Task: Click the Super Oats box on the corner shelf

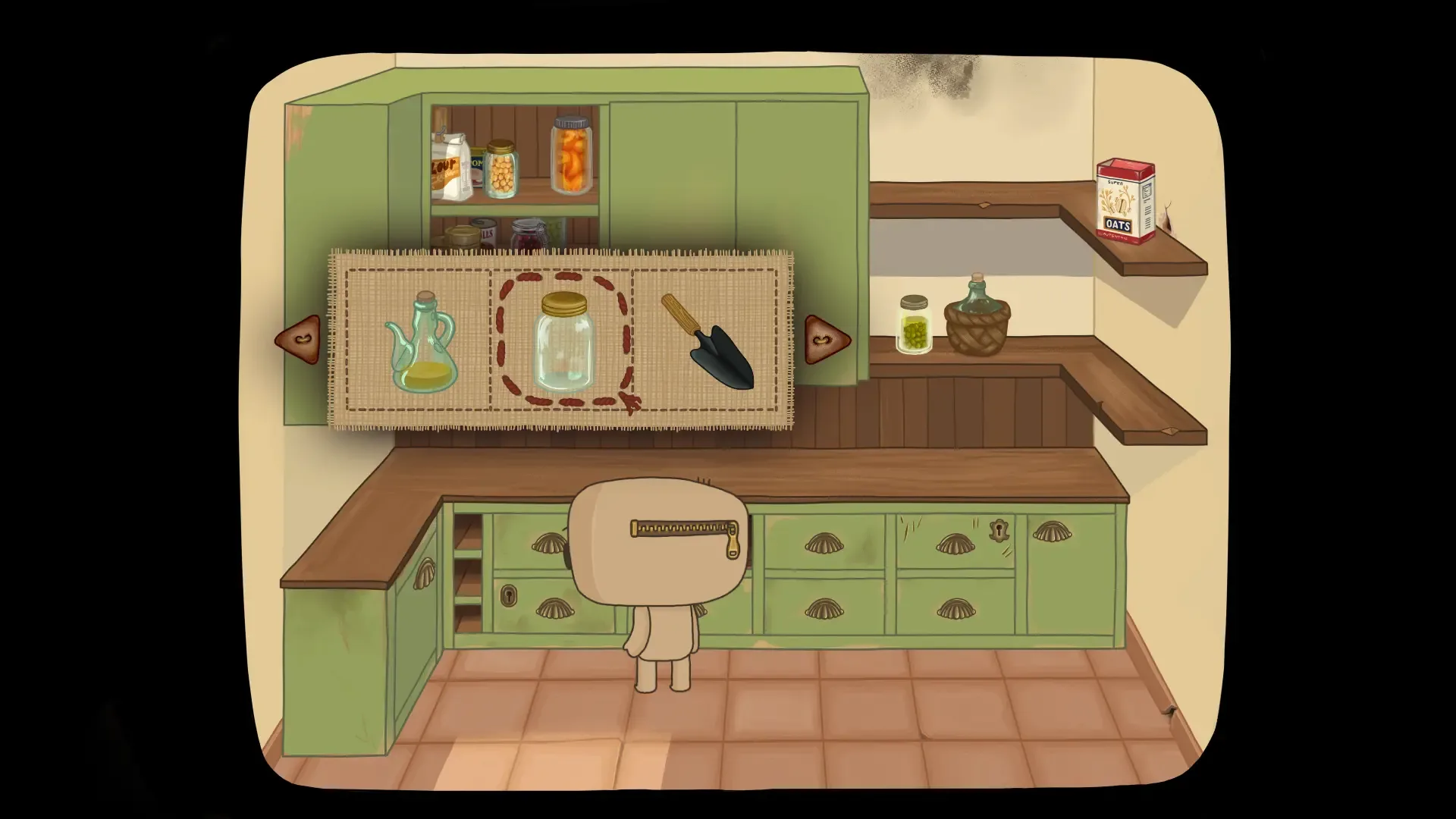Action: pos(1124,201)
